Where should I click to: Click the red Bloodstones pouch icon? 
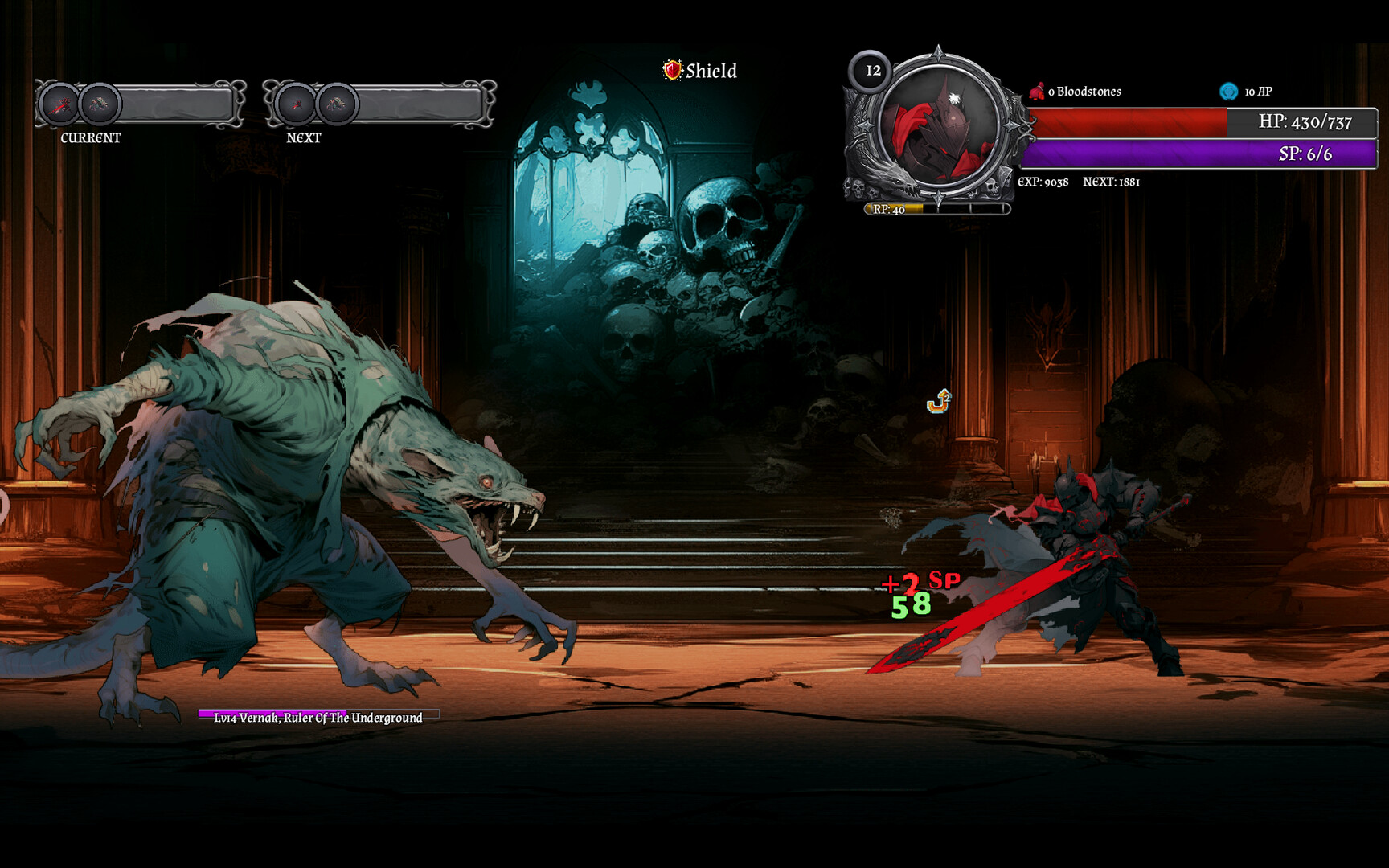1037,92
